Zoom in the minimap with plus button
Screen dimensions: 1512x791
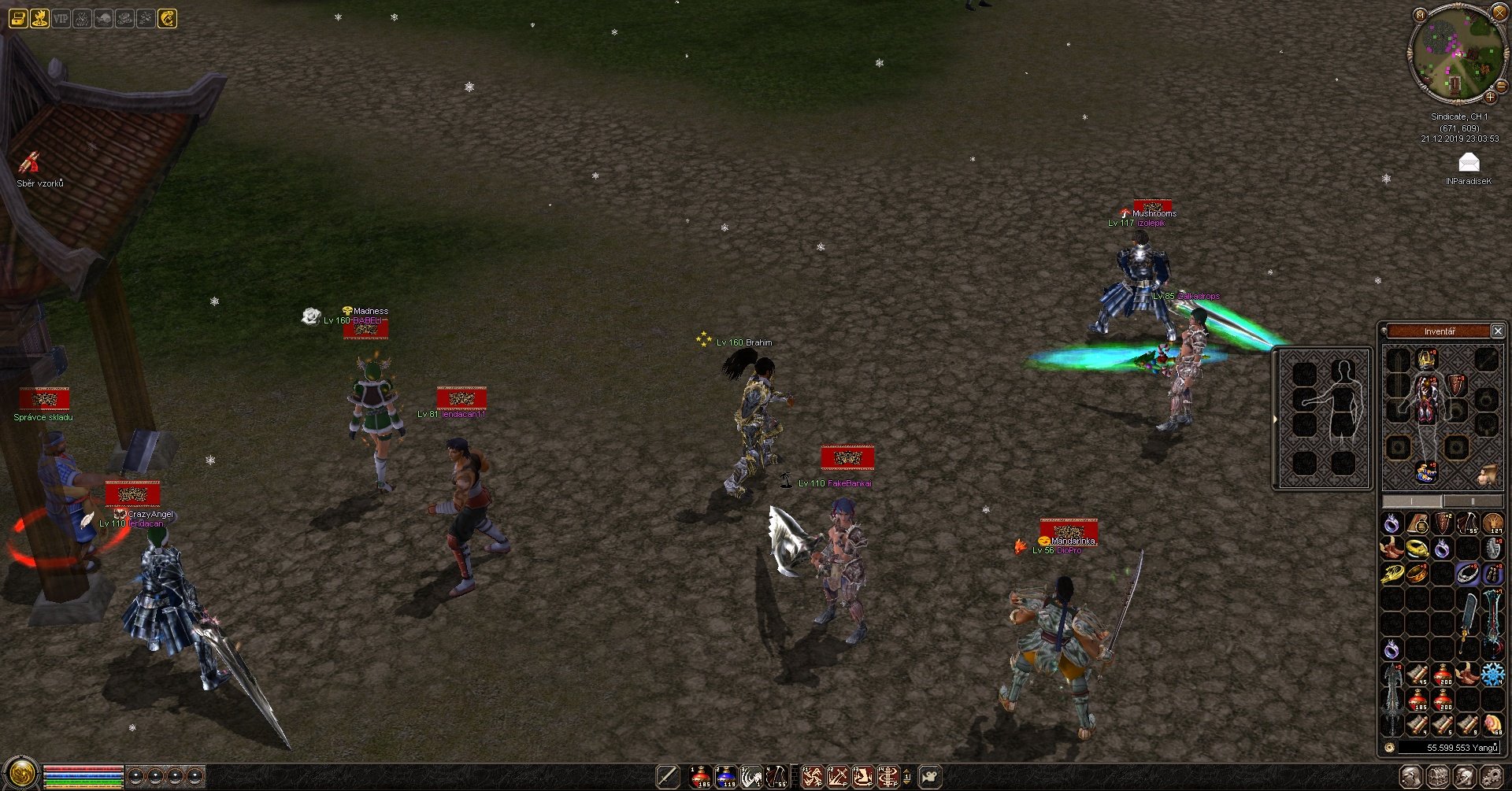coord(1490,98)
